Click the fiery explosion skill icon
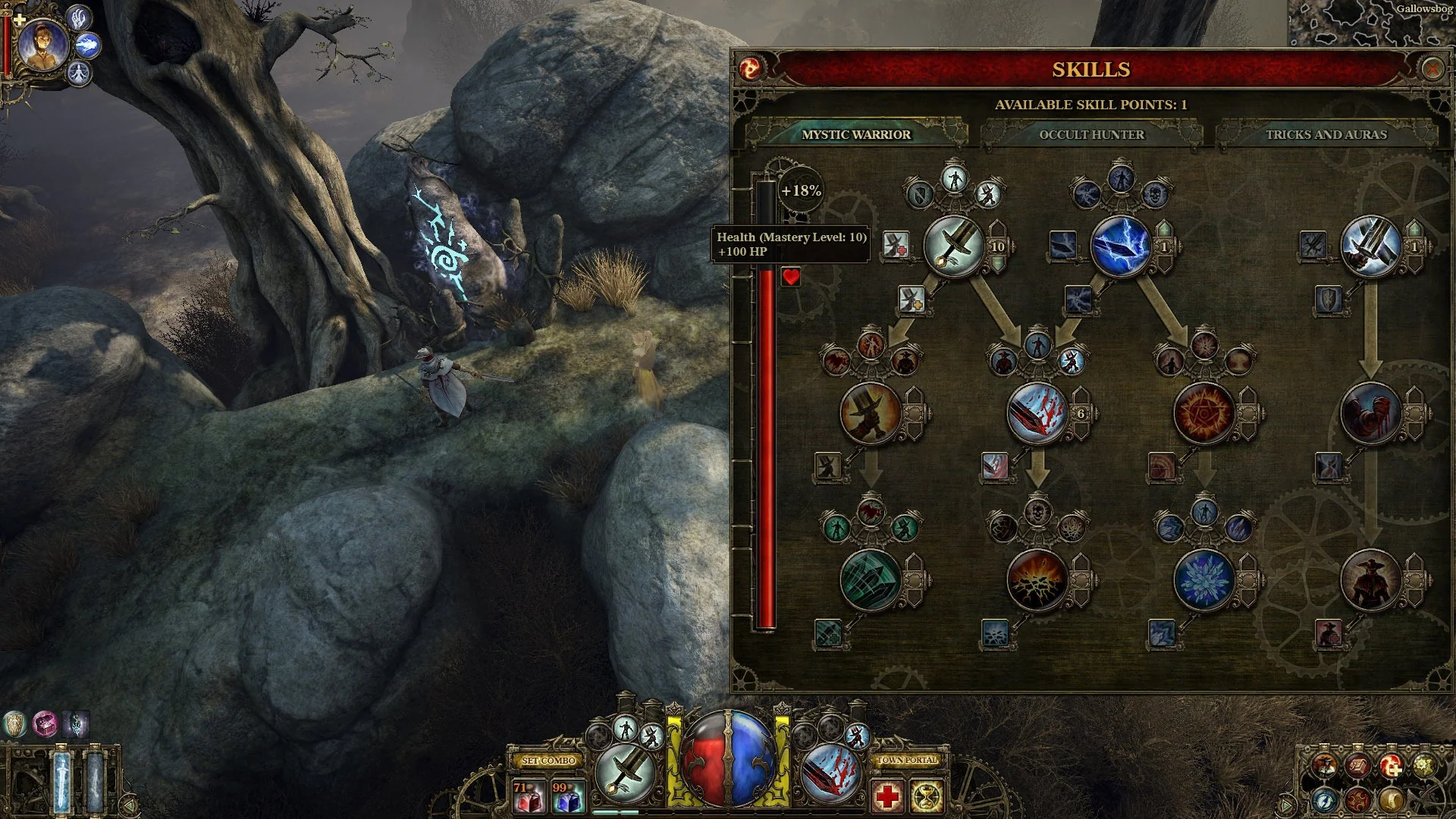 (1037, 580)
